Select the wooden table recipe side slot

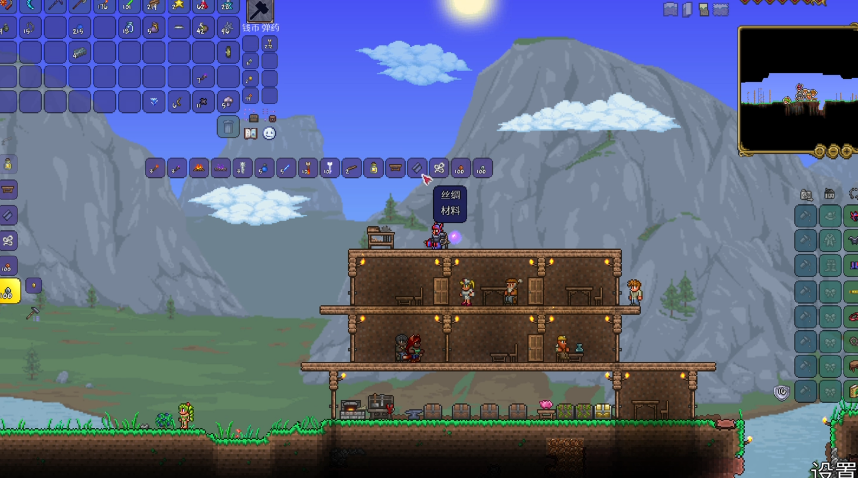tap(9, 189)
